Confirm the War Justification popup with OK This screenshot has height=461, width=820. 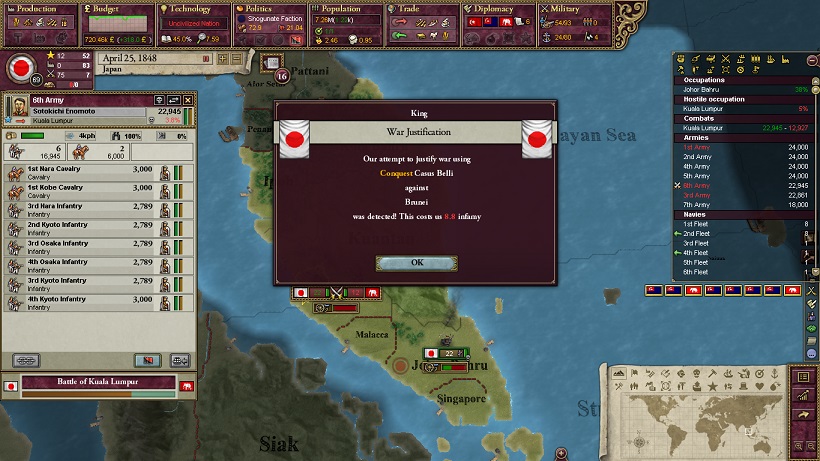[416, 262]
